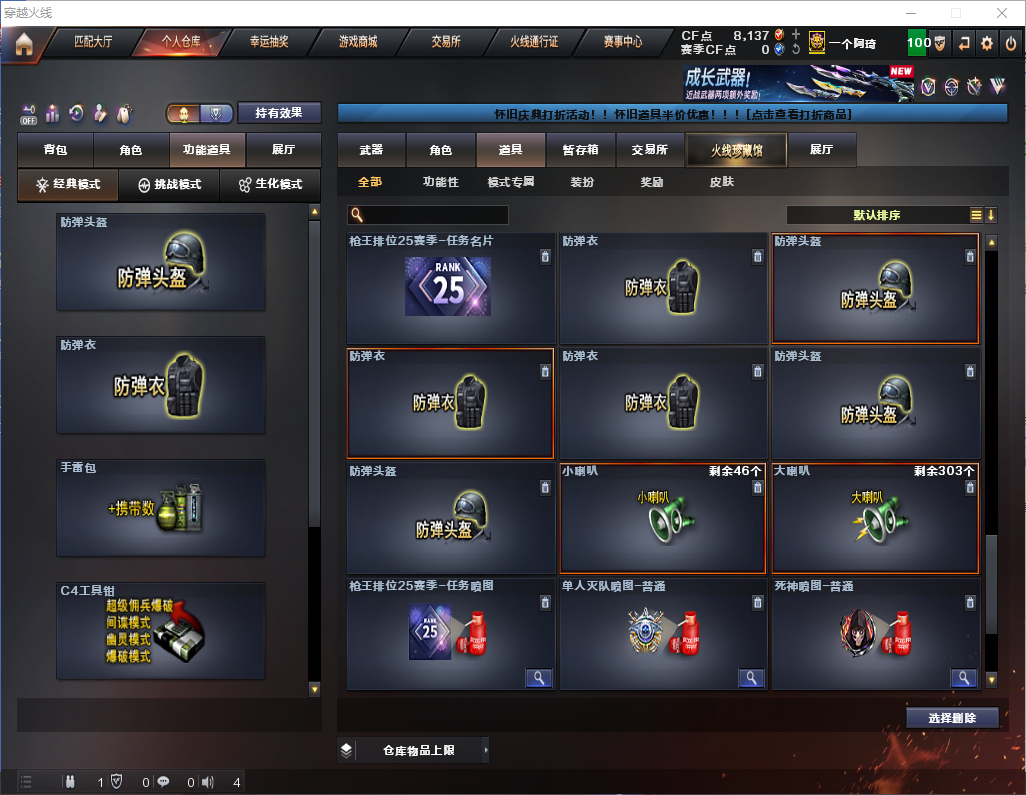1026x795 pixels.
Task: Open the 默认排序 sort dropdown
Action: [875, 215]
